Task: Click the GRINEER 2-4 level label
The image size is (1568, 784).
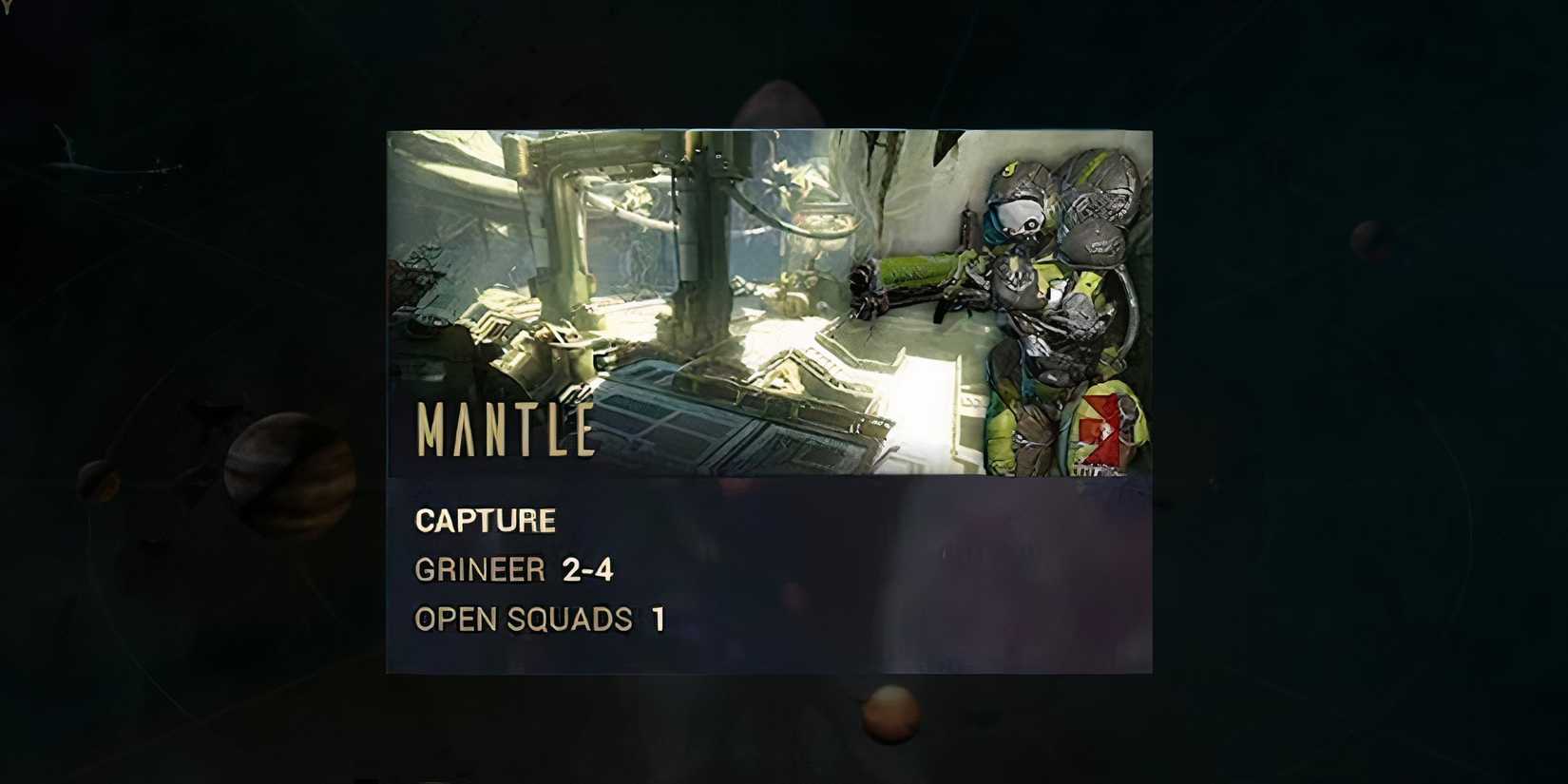Action: click(513, 569)
